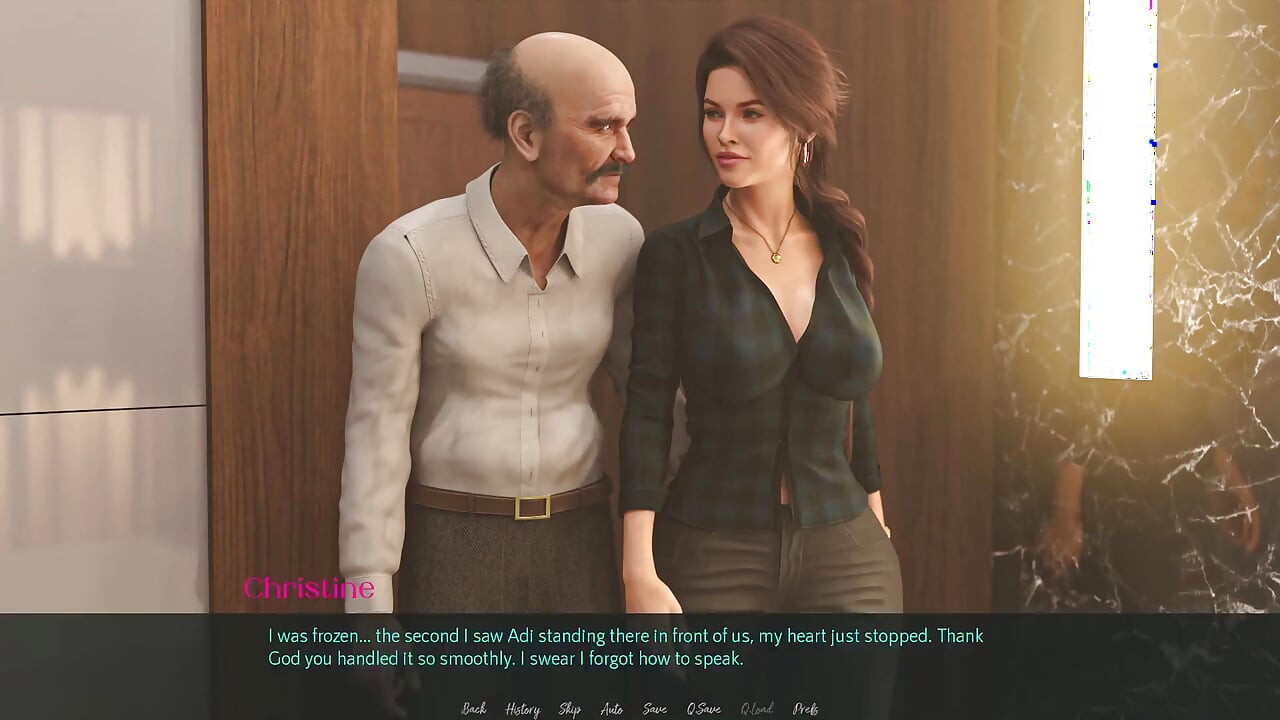
Task: Open Prefs to adjust game options
Action: [806, 708]
